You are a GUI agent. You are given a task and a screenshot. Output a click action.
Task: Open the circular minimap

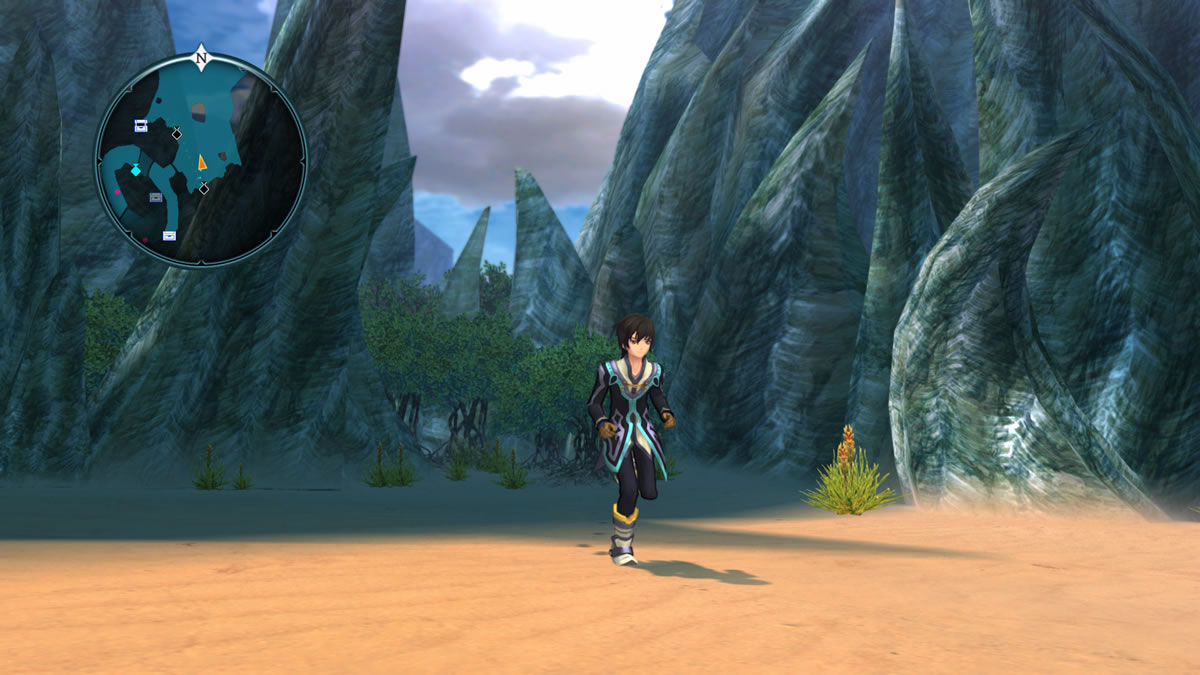coord(201,160)
